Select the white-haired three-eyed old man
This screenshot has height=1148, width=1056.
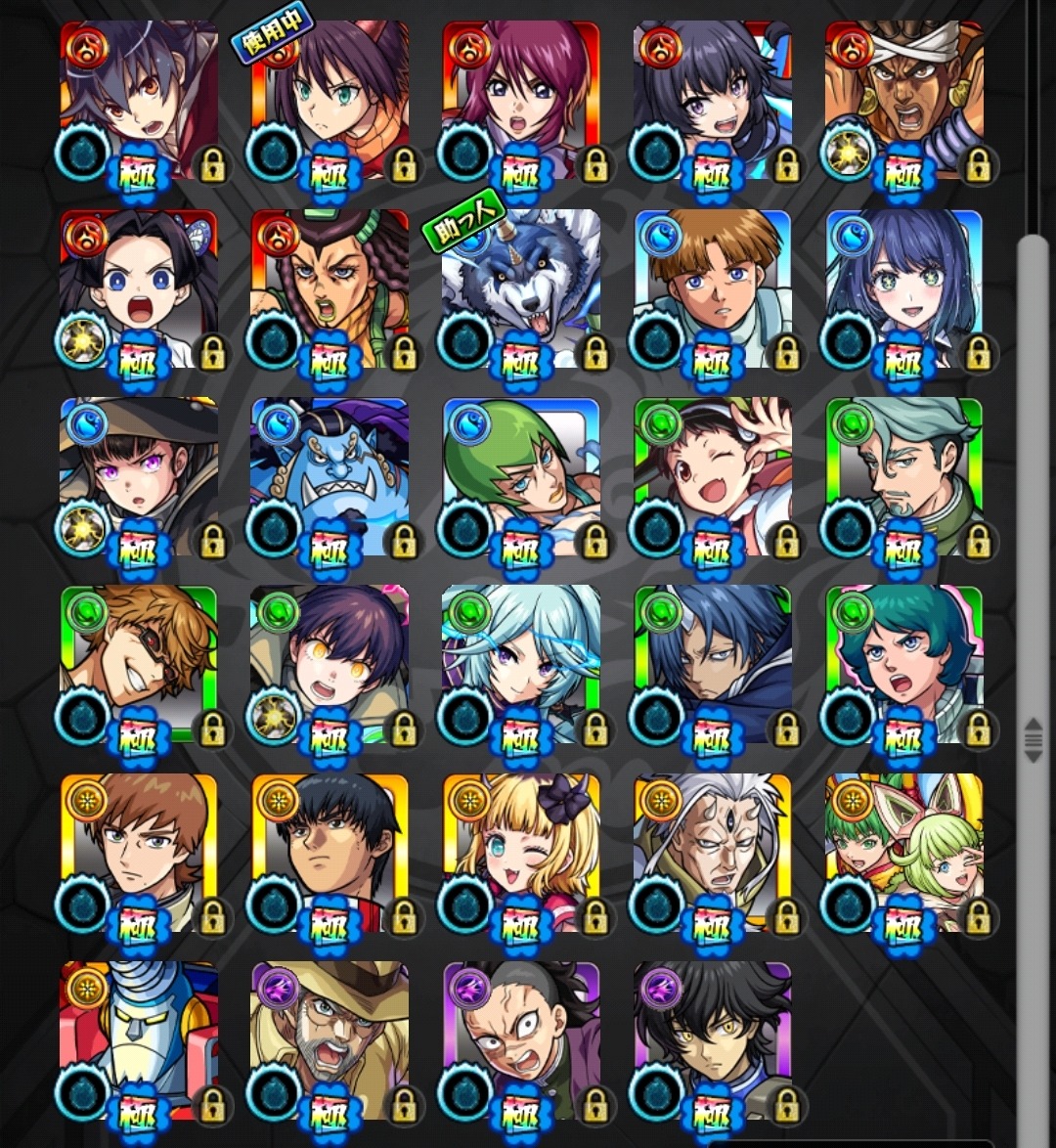pyautogui.click(x=713, y=851)
